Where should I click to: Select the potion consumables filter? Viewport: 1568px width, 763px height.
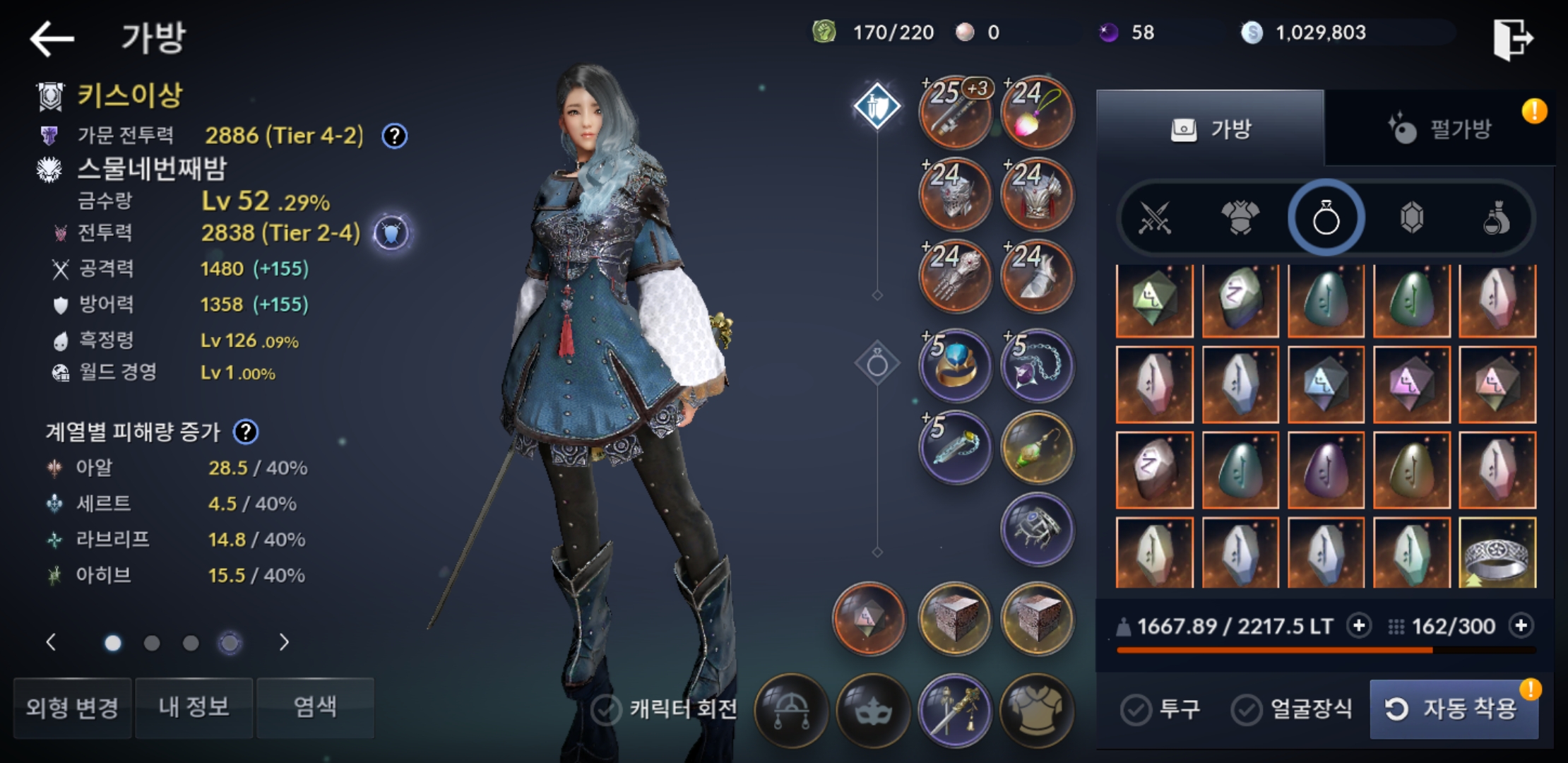tap(1496, 218)
